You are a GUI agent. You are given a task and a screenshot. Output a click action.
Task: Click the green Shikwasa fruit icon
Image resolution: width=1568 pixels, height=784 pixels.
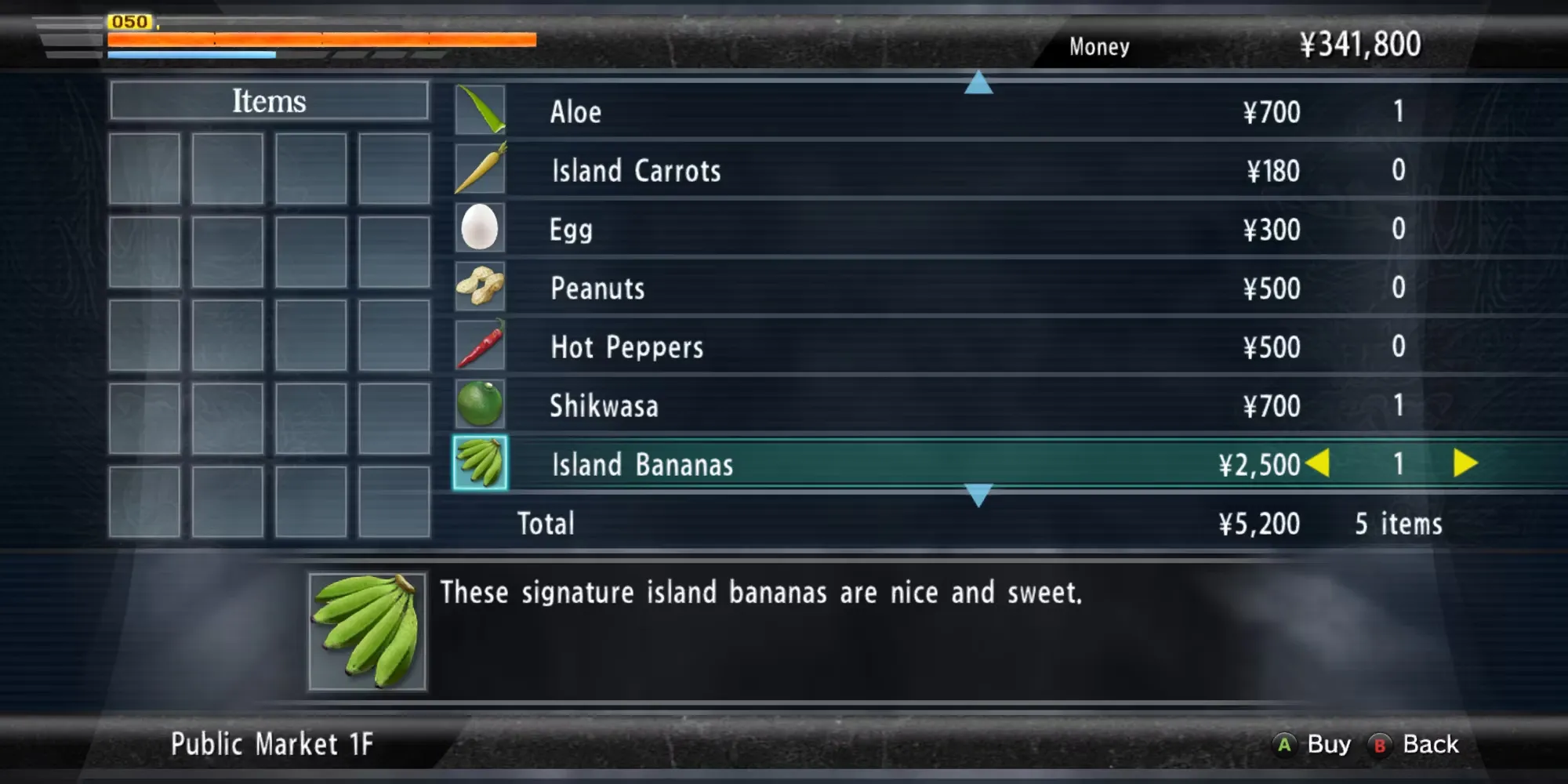480,404
